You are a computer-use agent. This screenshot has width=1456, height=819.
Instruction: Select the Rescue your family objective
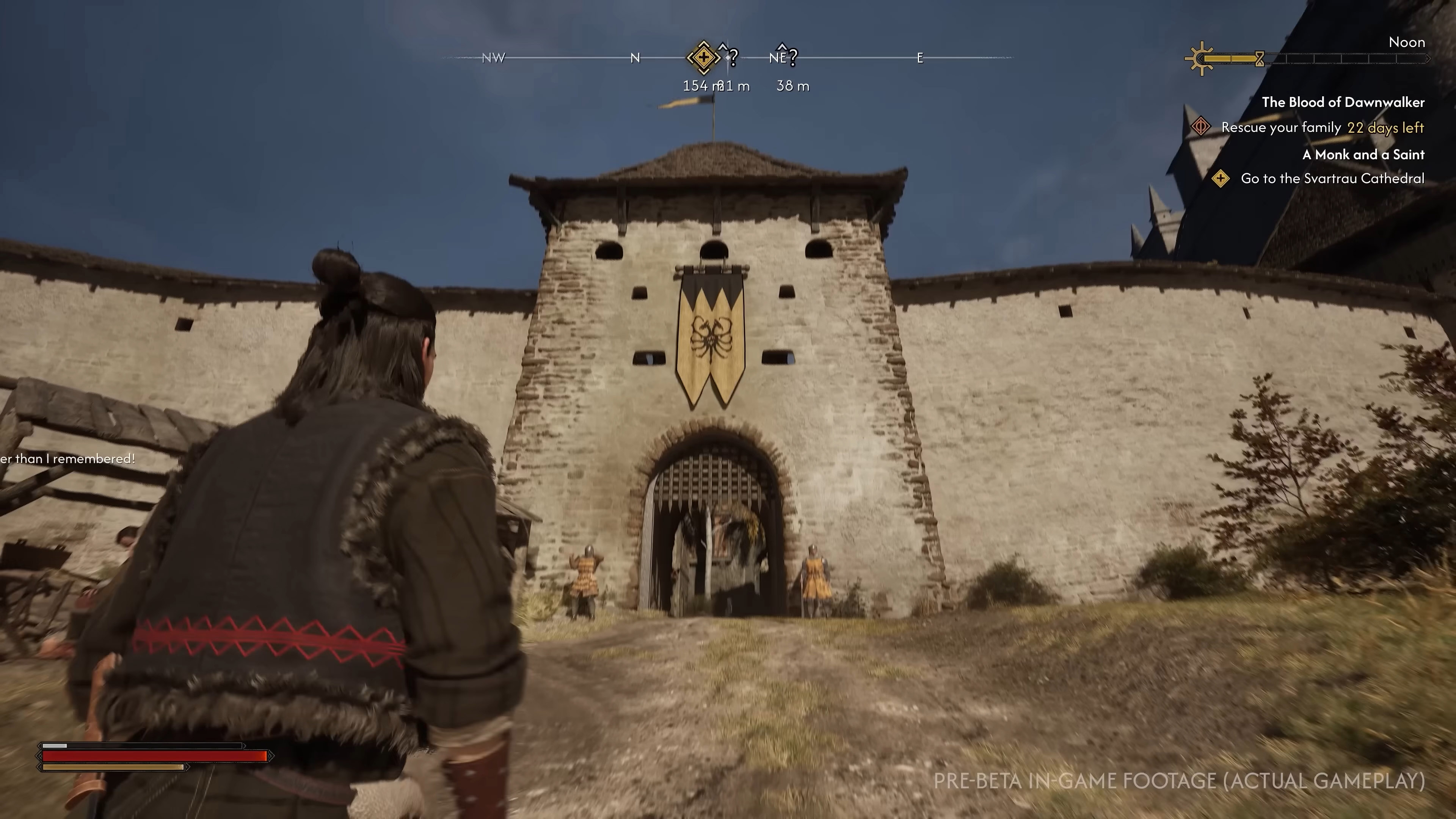(x=1281, y=128)
